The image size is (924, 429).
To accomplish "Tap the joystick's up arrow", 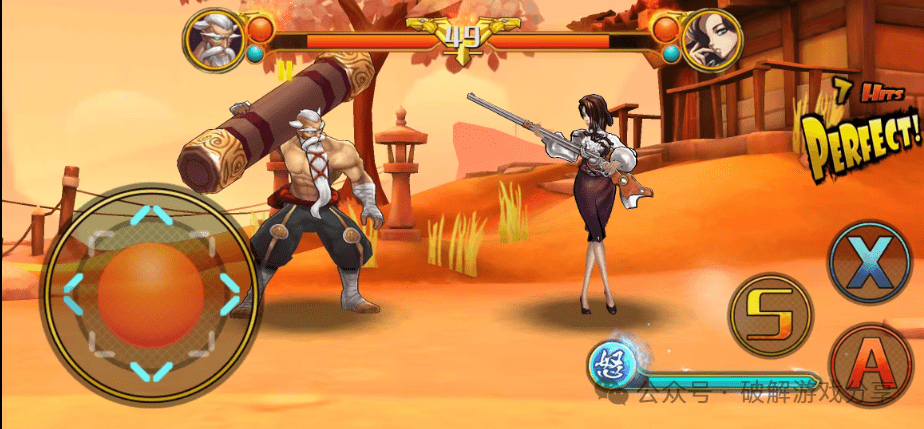I will point(151,215).
